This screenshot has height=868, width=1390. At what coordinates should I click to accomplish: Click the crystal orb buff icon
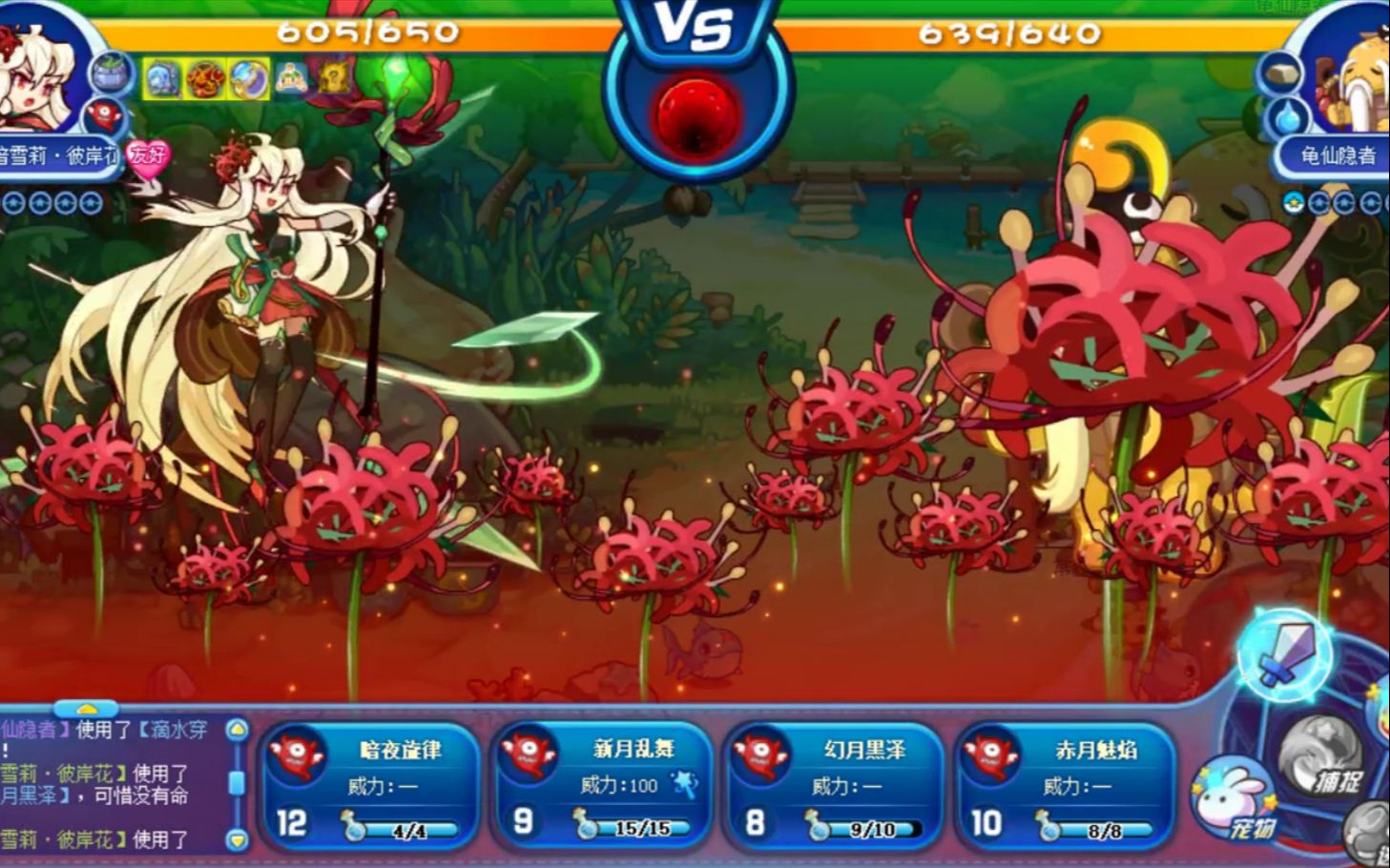tap(248, 80)
